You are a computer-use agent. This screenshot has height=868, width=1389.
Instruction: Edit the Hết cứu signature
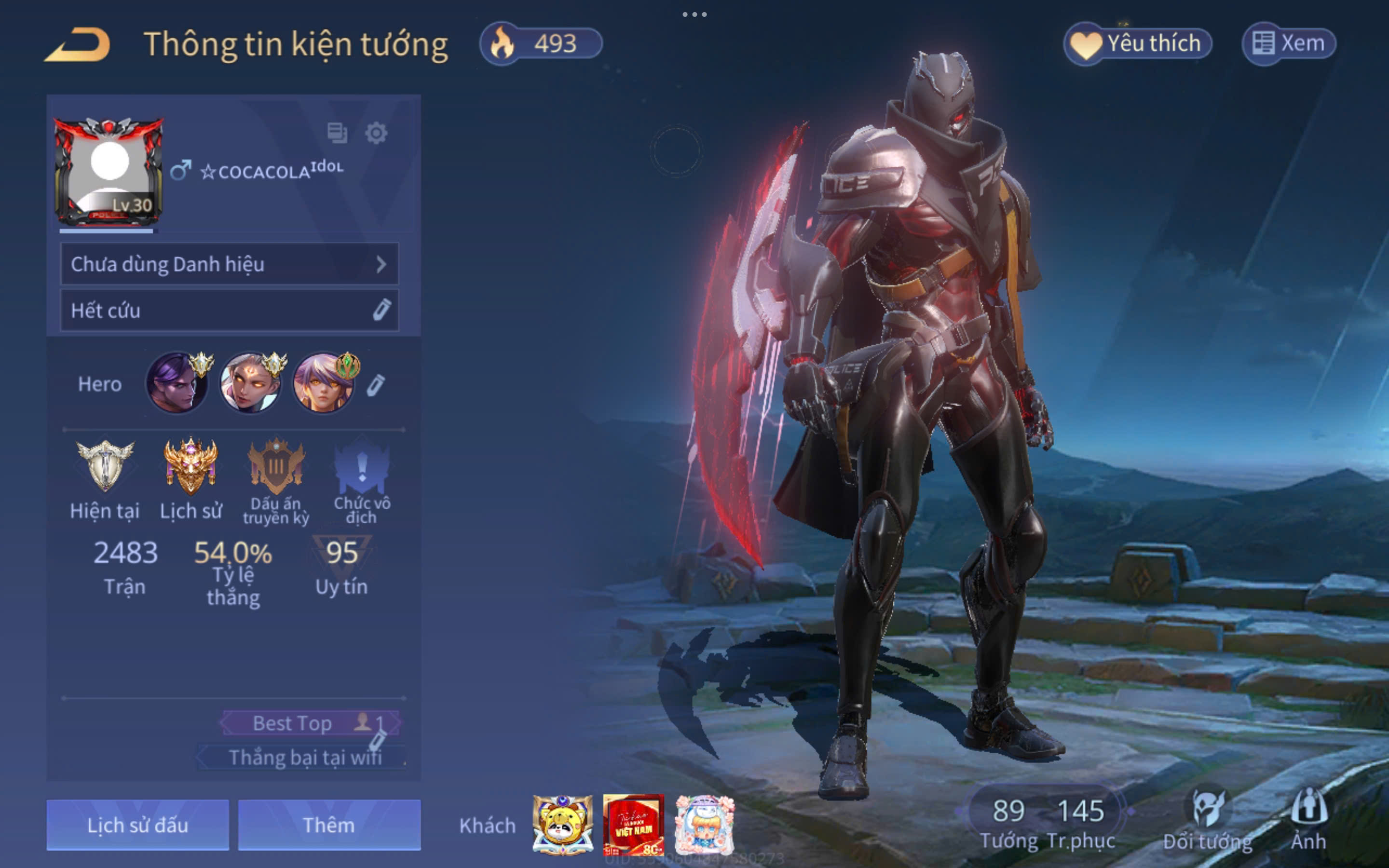point(381,310)
